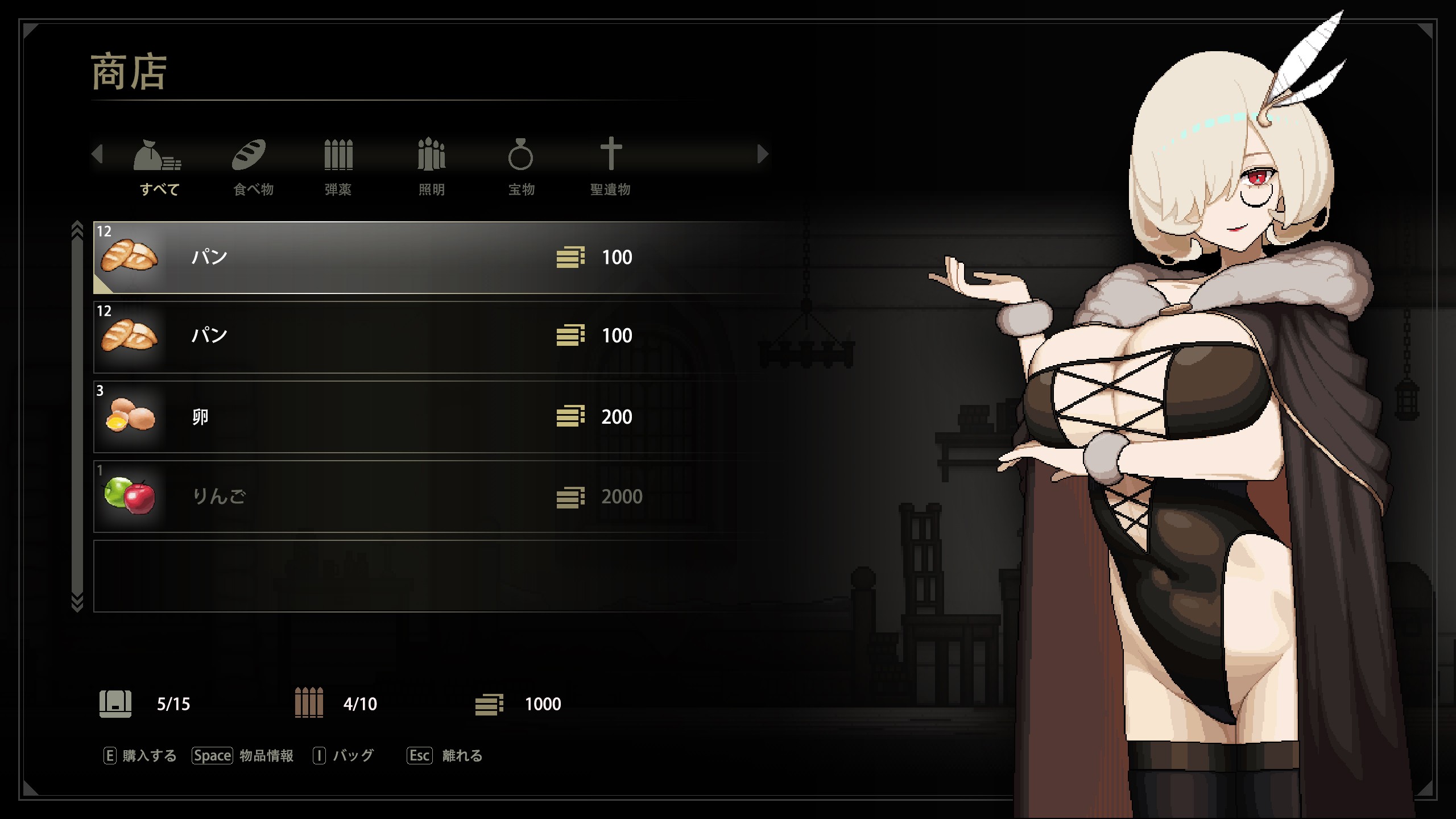Click the coin currency icon next to 1000
Screen dimensions: 1456x819
click(x=490, y=704)
